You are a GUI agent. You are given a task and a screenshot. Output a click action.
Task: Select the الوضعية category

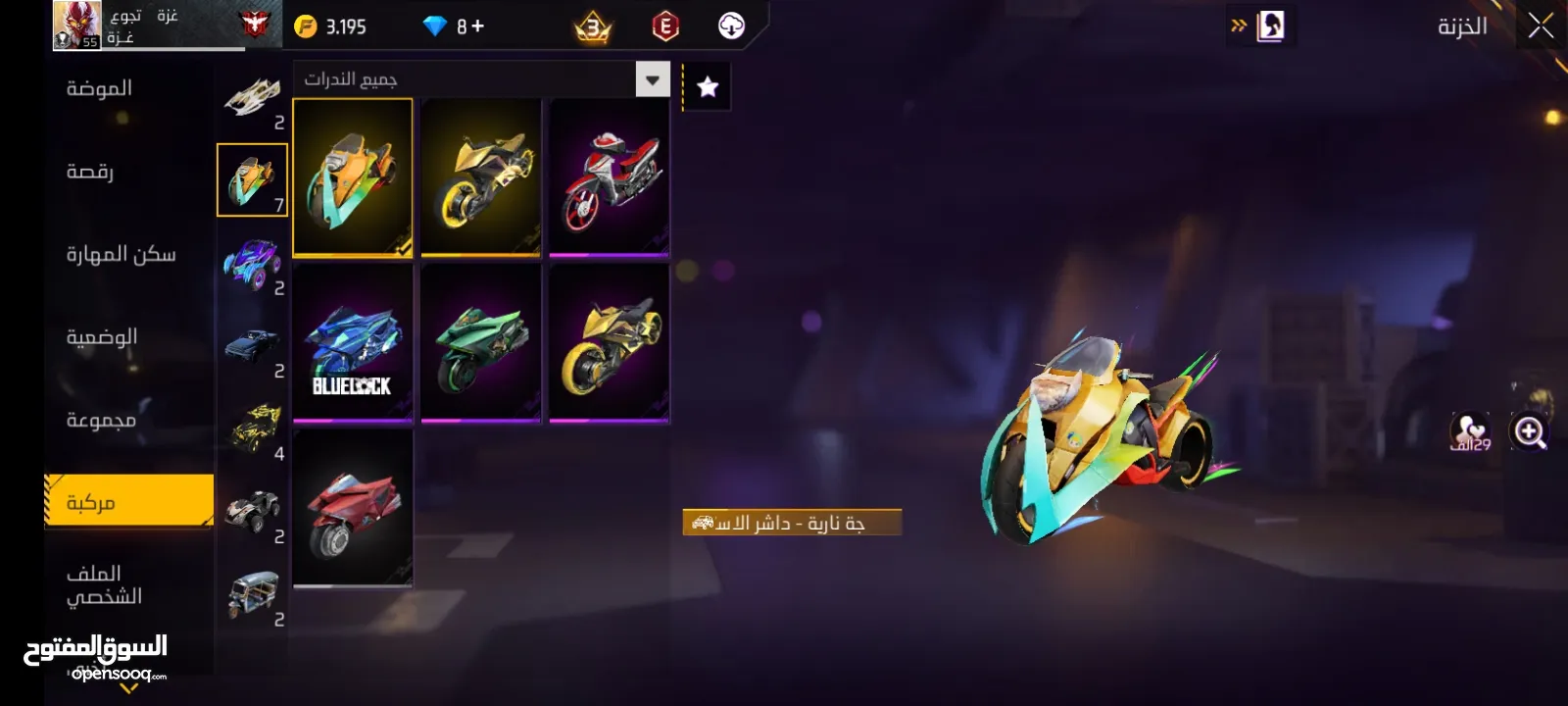101,337
